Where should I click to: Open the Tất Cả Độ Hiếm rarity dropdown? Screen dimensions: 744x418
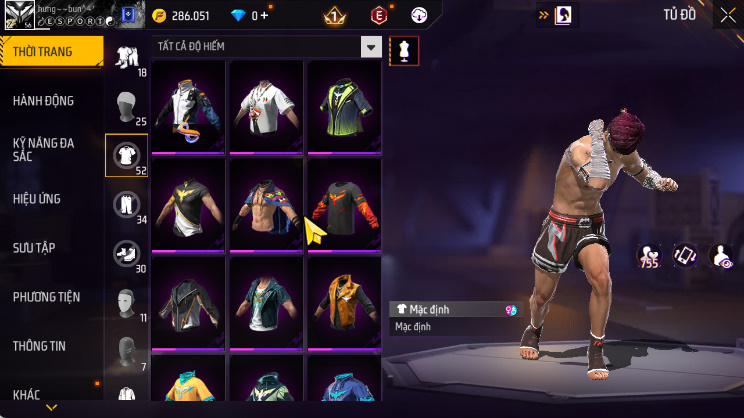(371, 47)
